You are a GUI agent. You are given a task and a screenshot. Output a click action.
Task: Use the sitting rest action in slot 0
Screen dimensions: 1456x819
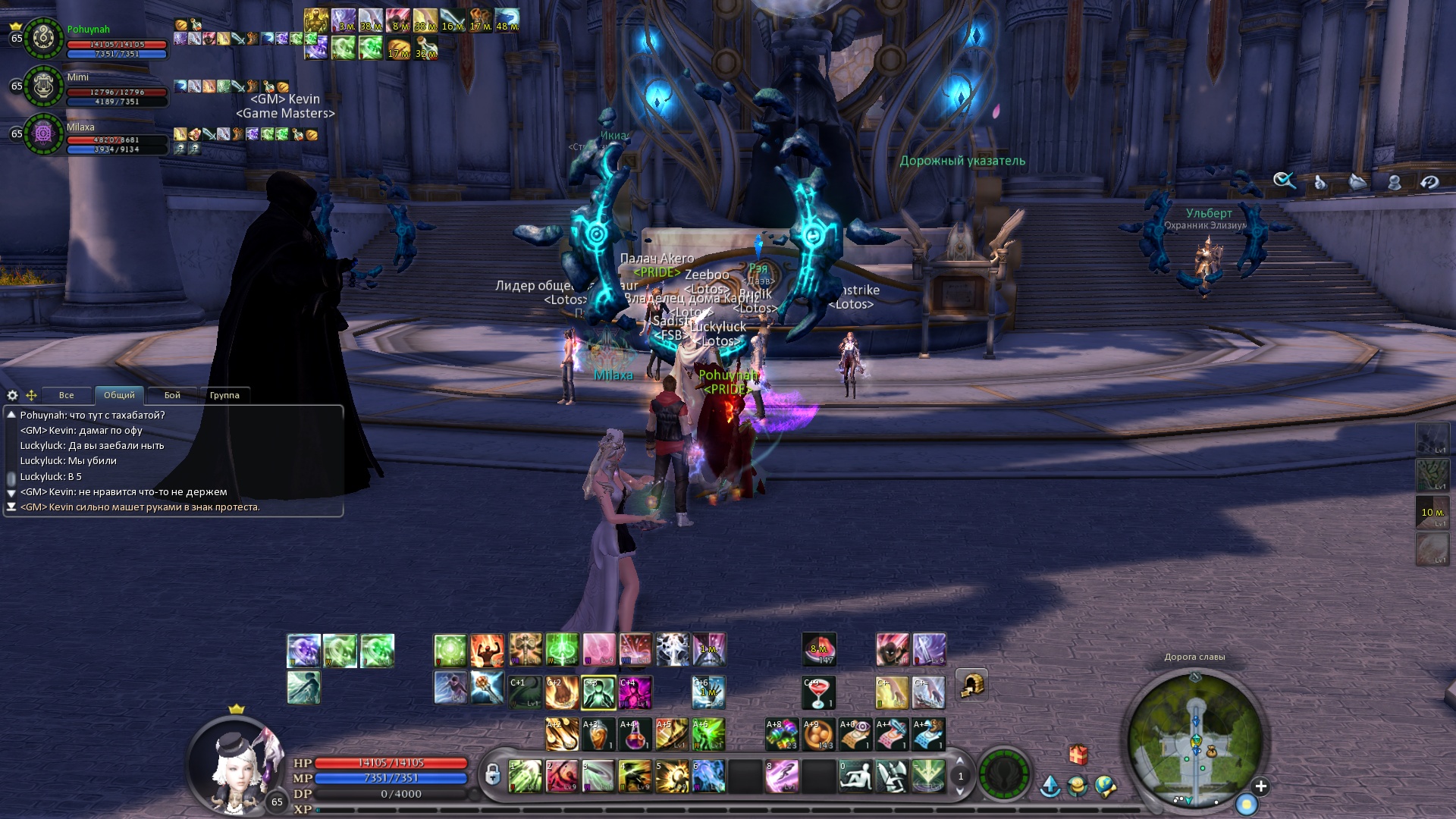(855, 777)
